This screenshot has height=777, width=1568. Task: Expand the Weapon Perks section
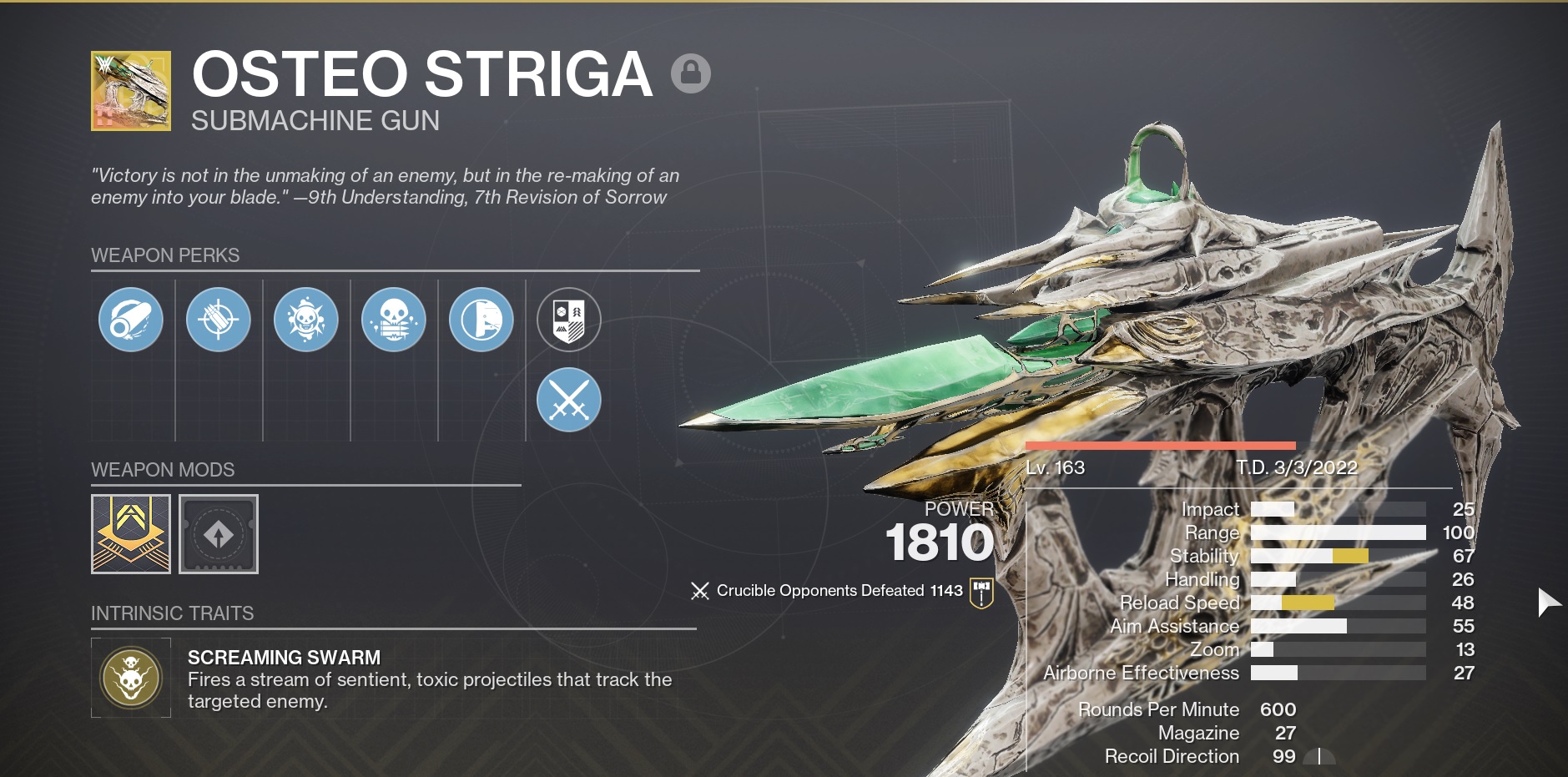click(164, 255)
